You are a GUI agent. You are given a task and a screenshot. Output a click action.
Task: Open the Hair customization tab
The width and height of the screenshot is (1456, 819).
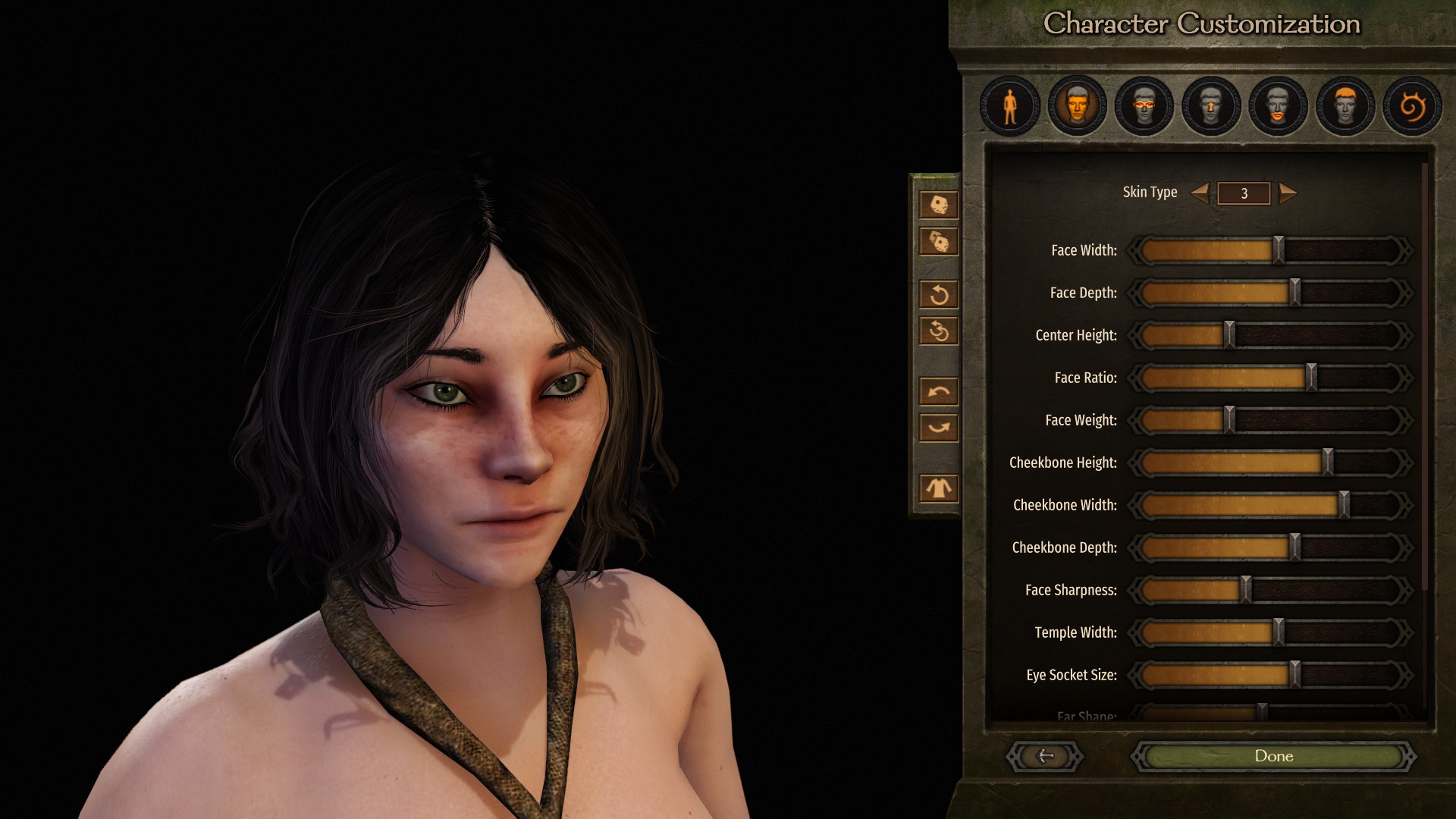tap(1345, 106)
